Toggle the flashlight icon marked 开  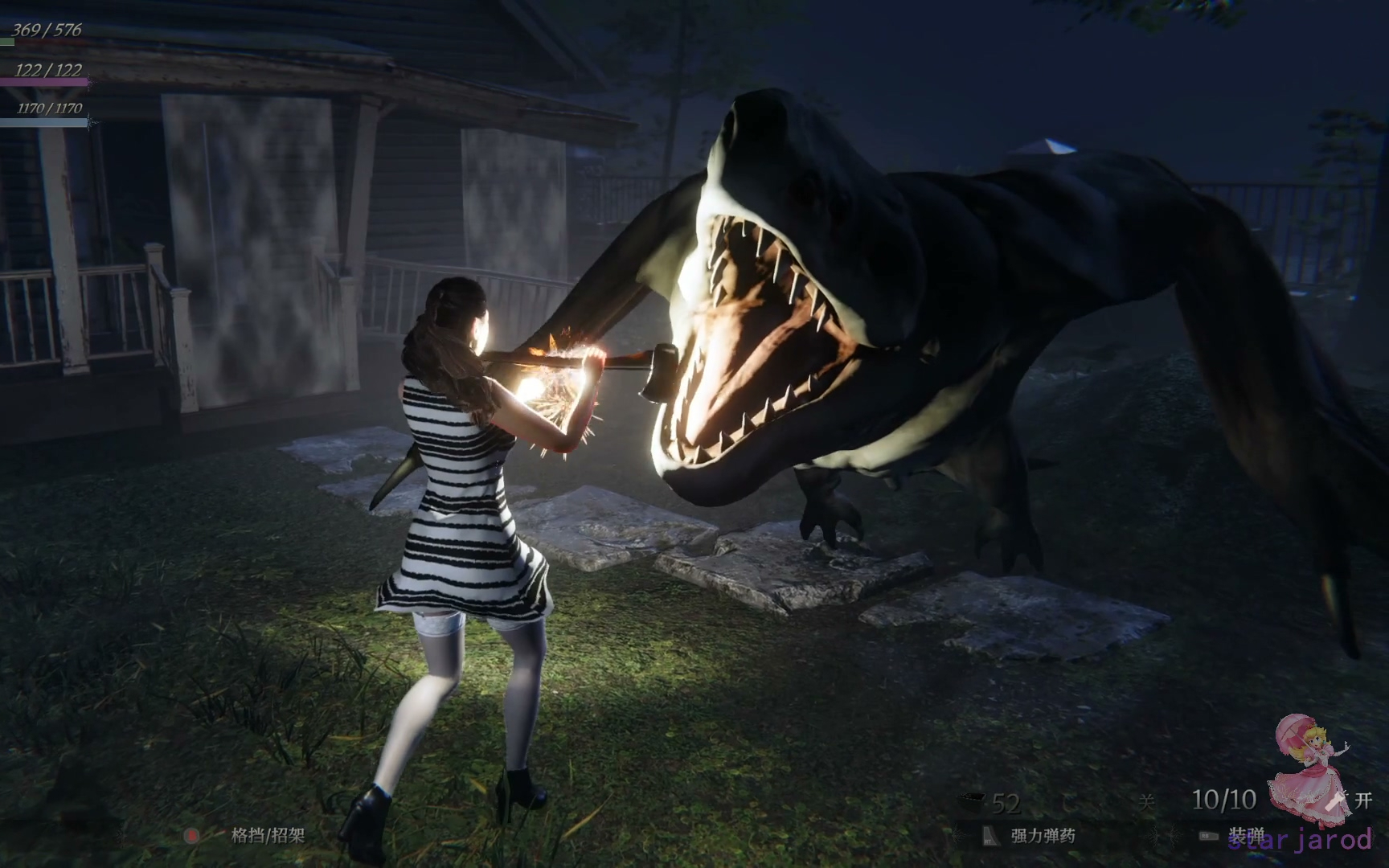(1338, 800)
